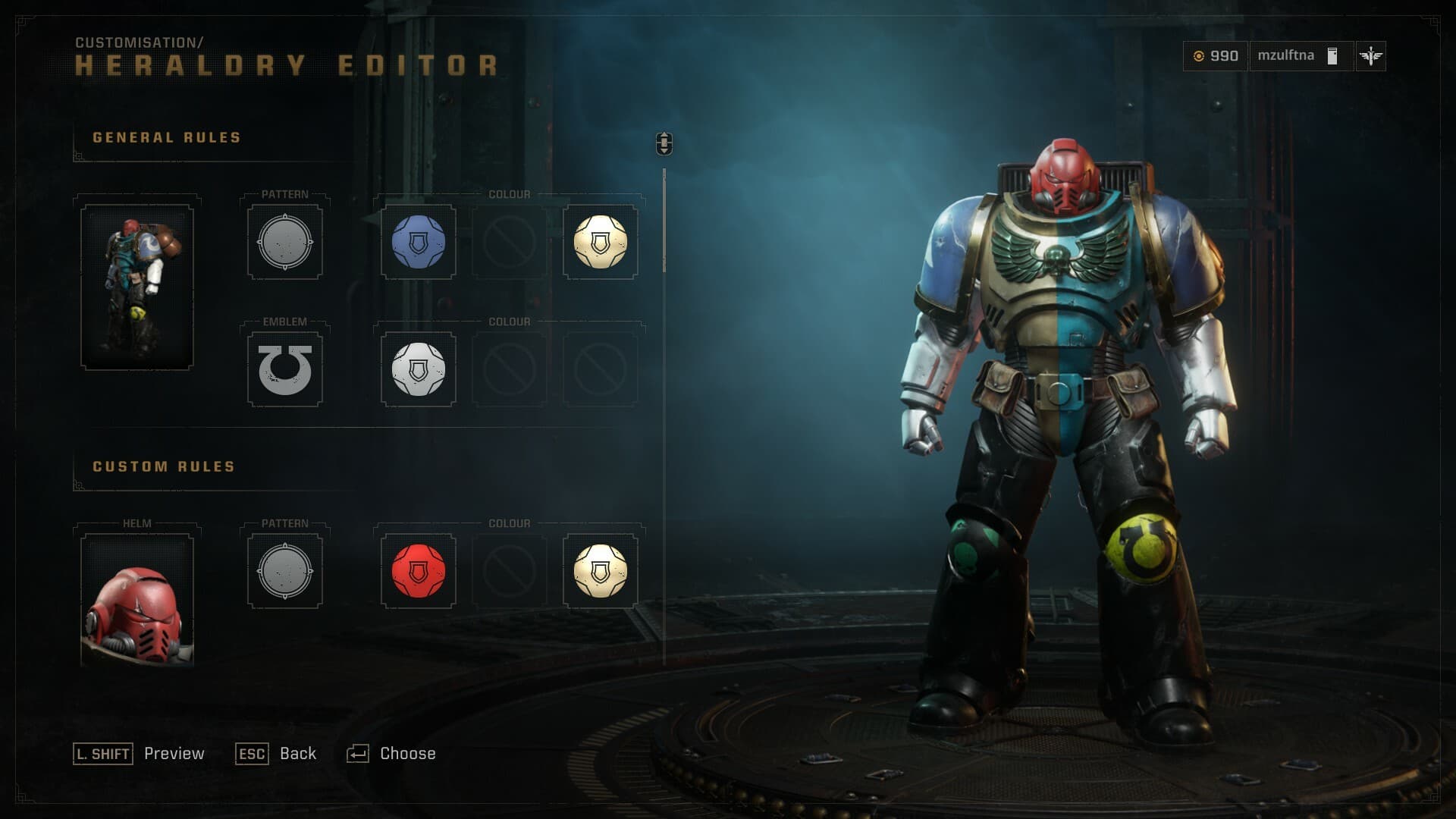The image size is (1456, 819).
Task: Activate the Preview option
Action: coord(174,754)
